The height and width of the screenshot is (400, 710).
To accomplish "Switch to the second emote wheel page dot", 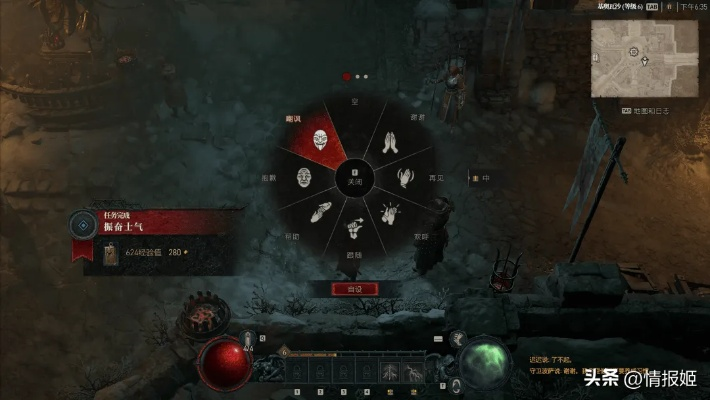I will 357,76.
